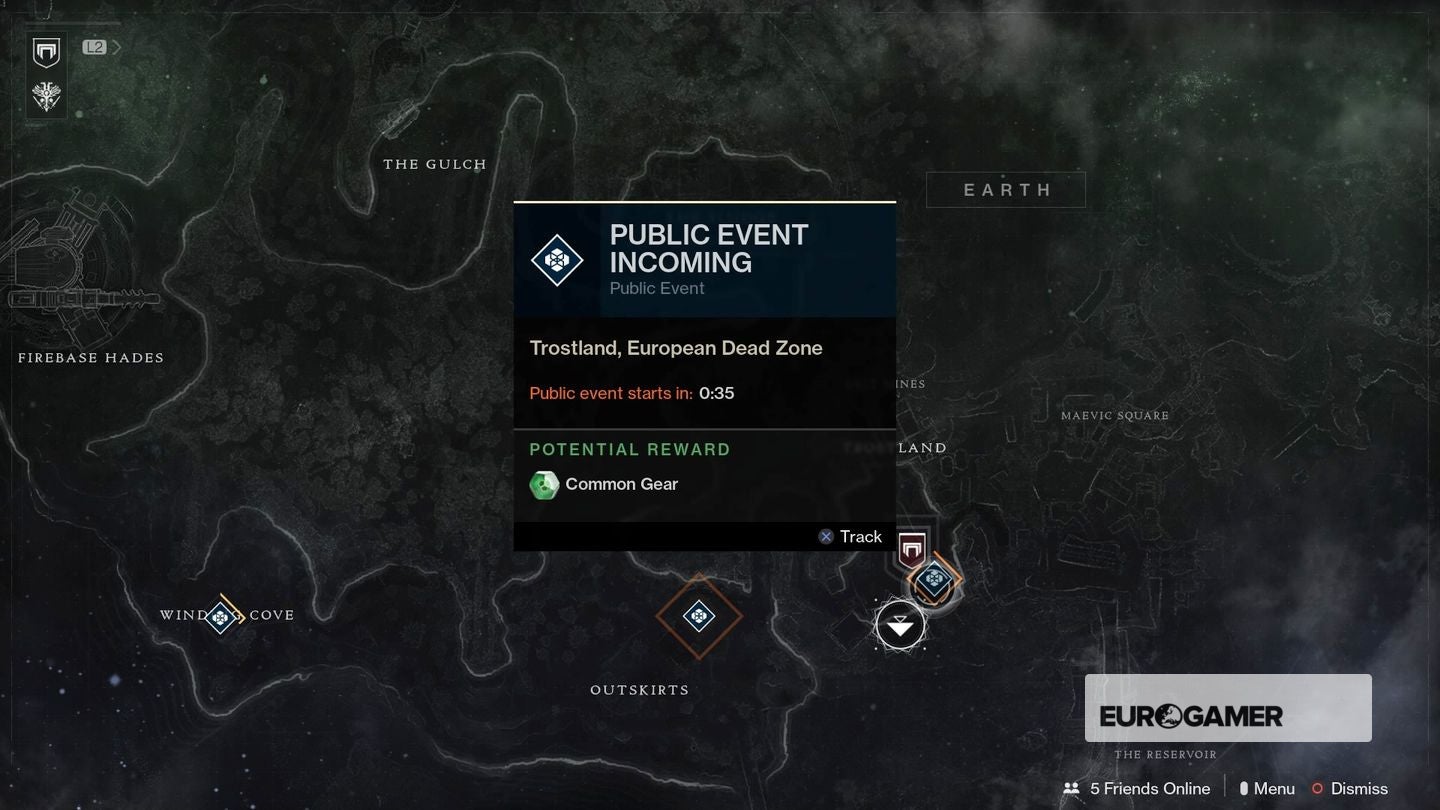Screen dimensions: 1440x810
Task: Select the public event diamond icon in popup header
Action: [555, 260]
